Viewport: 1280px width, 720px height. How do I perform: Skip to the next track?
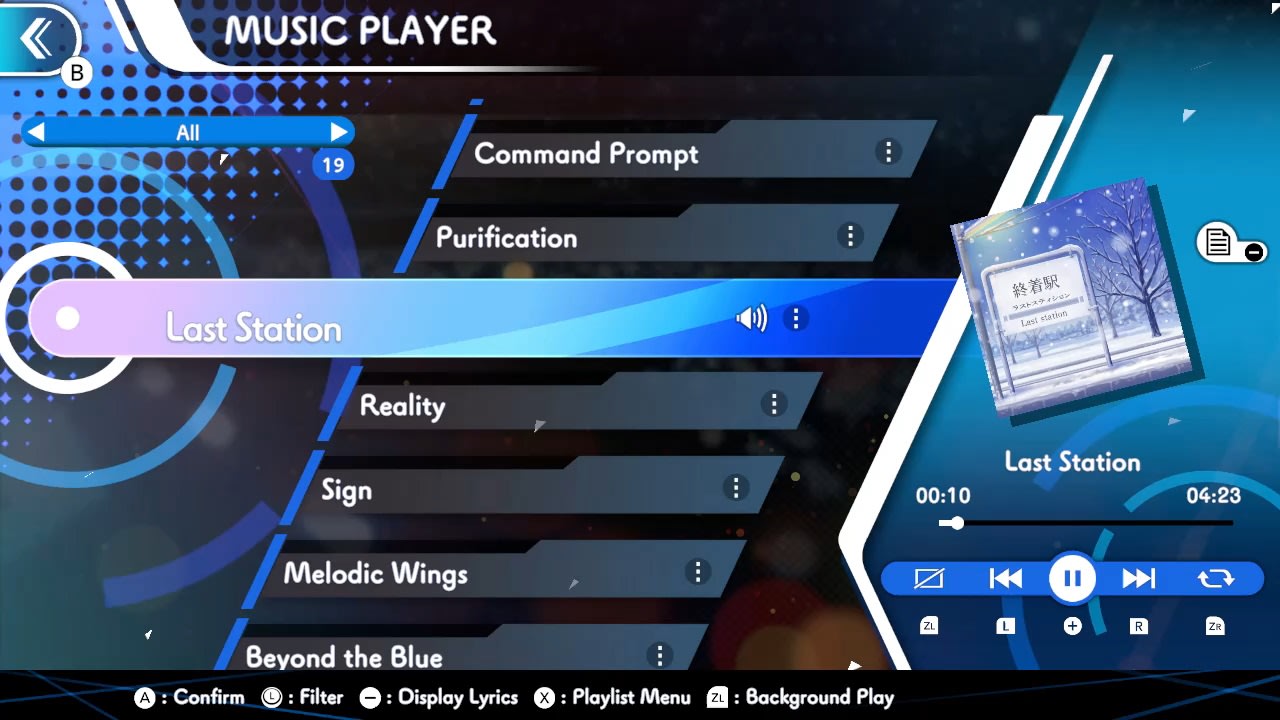pyautogui.click(x=1139, y=578)
